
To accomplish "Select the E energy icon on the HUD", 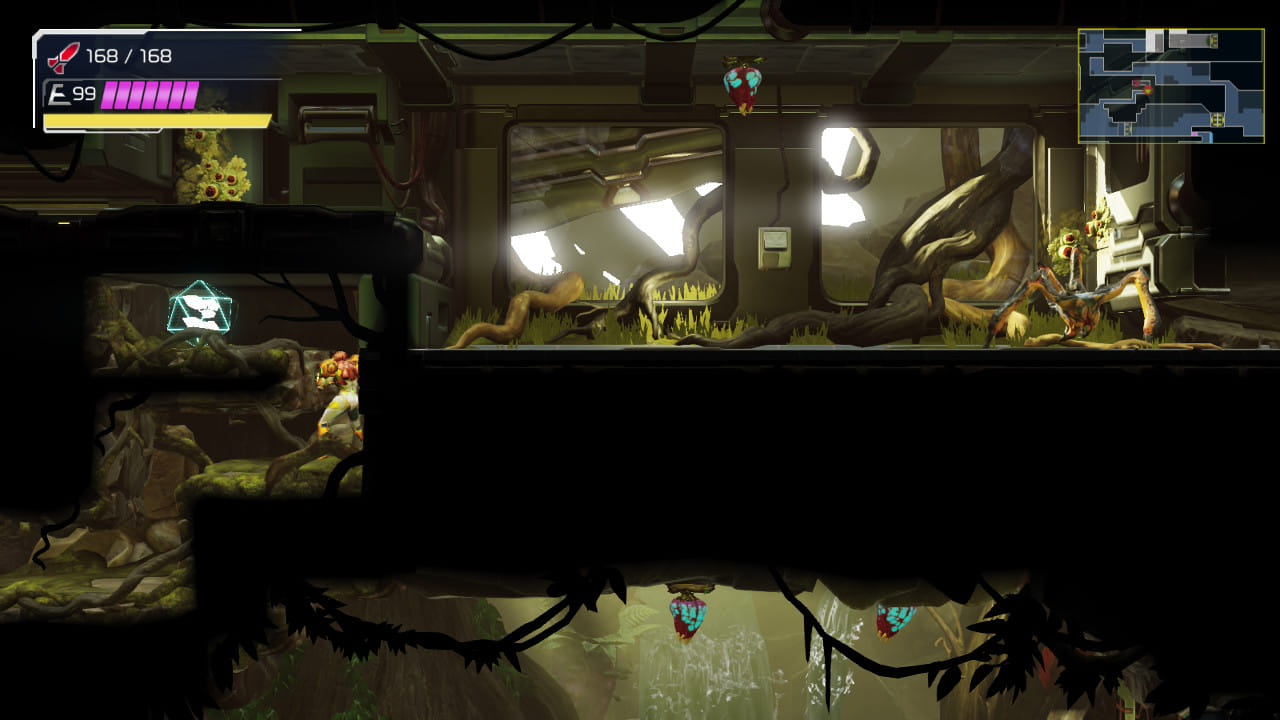I will pyautogui.click(x=58, y=91).
